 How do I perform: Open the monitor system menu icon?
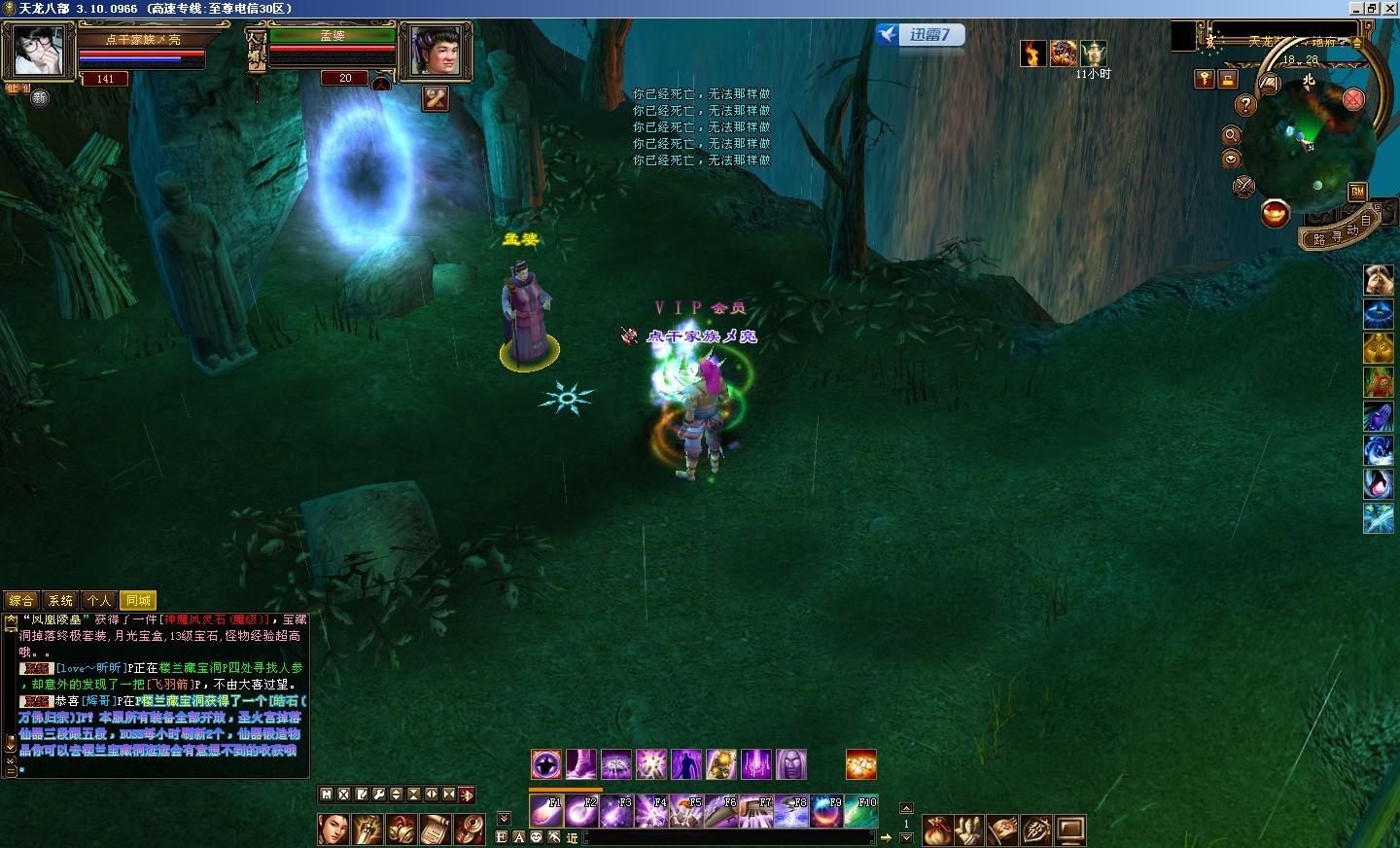1069,830
